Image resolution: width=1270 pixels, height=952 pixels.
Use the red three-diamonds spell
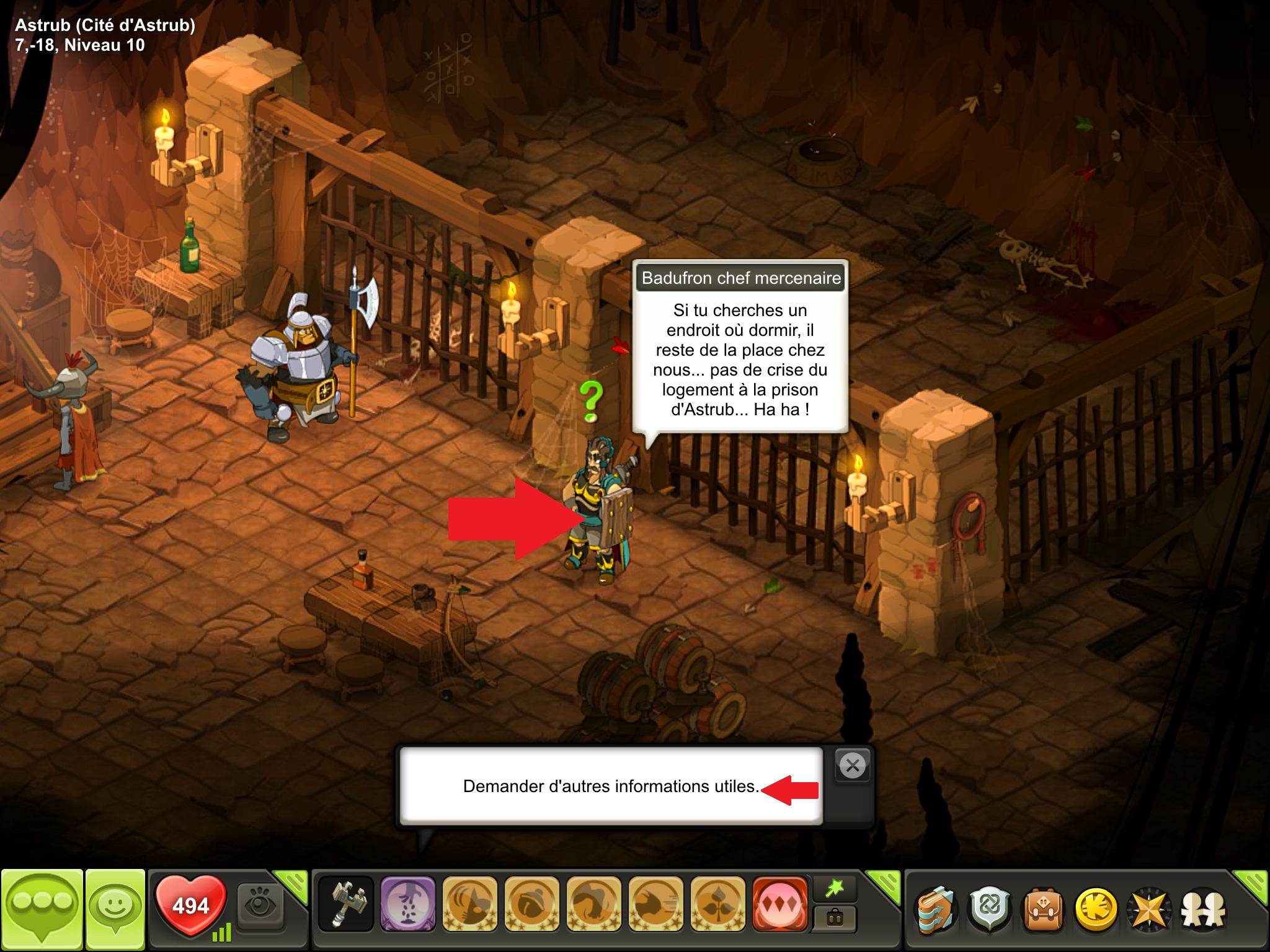click(x=780, y=904)
